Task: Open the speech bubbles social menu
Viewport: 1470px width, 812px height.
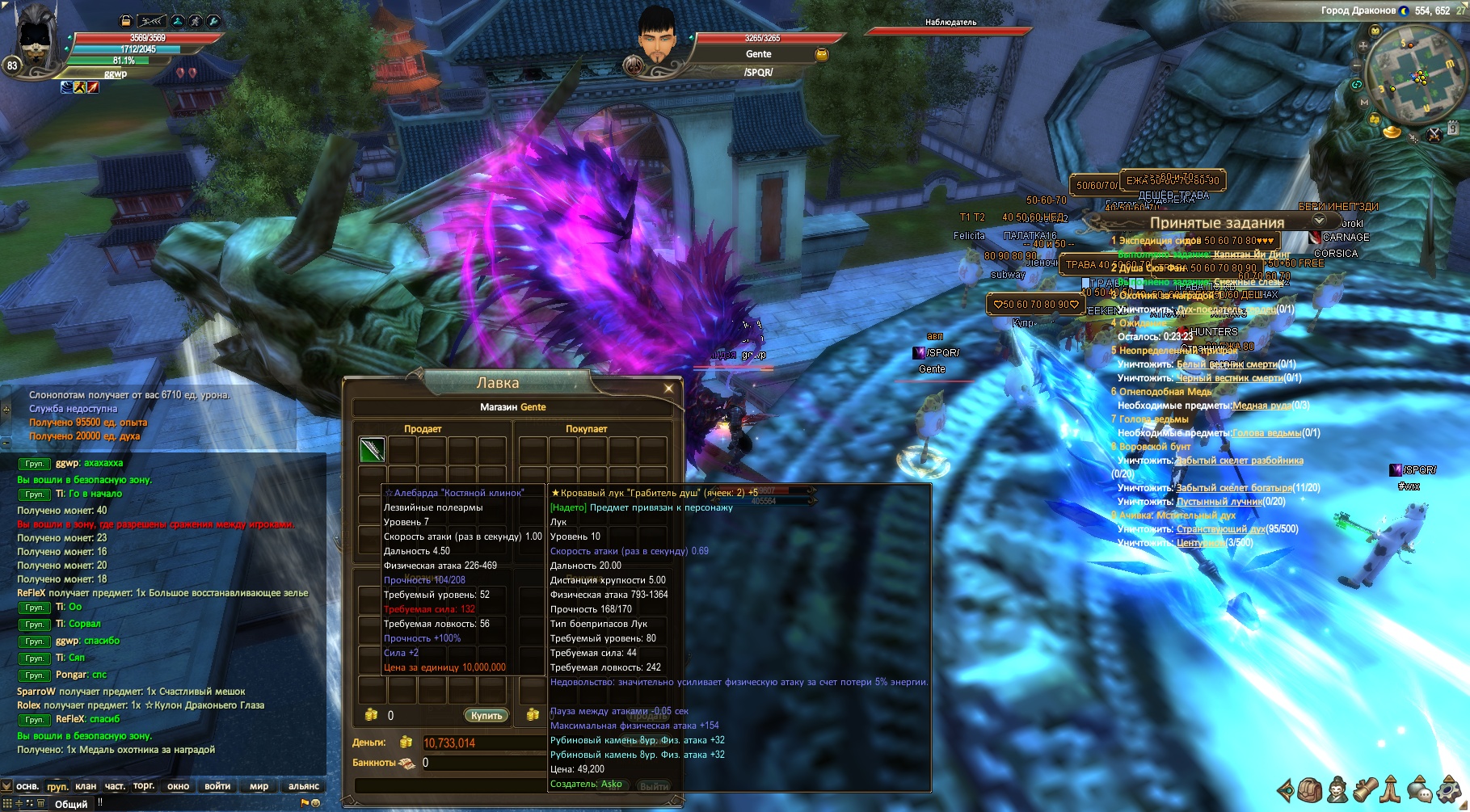Action: [x=1422, y=789]
